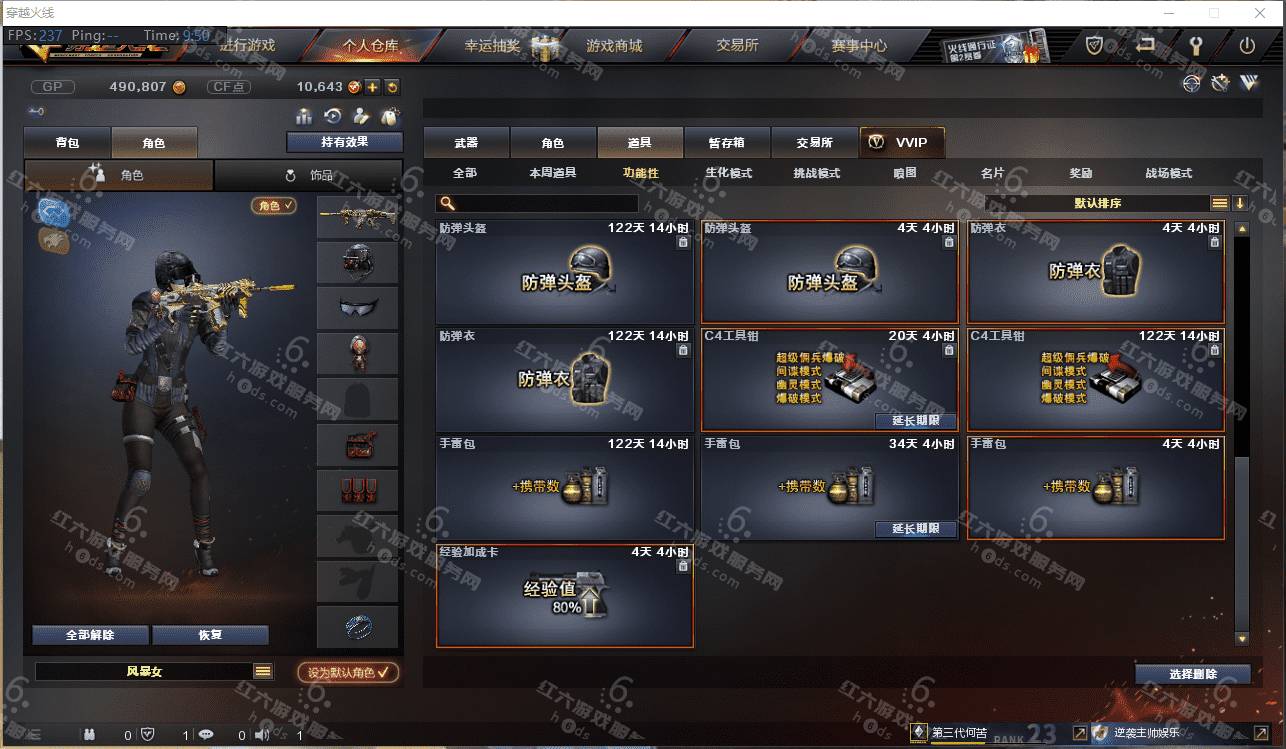Open the 游戏商城 game shop menu
This screenshot has width=1286, height=749.
click(614, 46)
